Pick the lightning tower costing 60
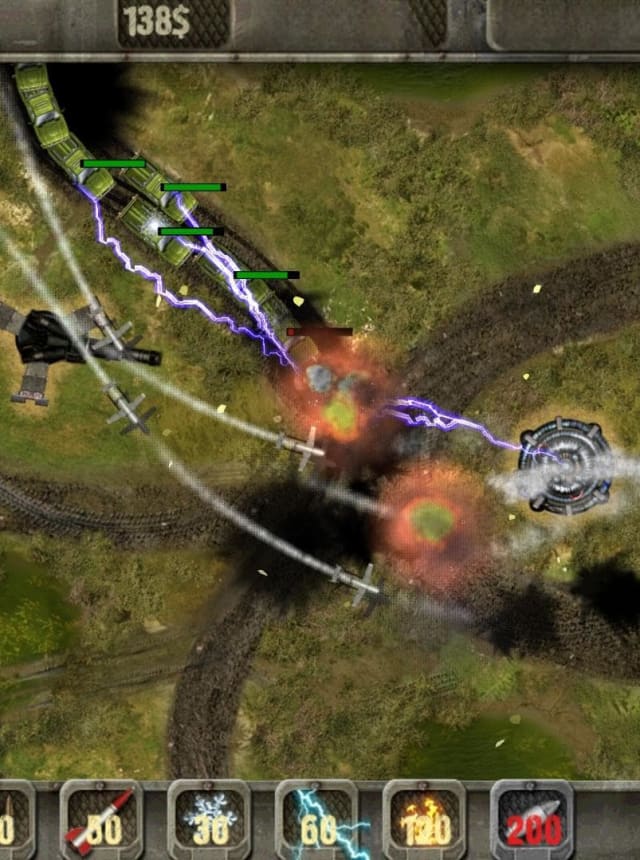Viewport: 640px width, 860px height. [316, 820]
